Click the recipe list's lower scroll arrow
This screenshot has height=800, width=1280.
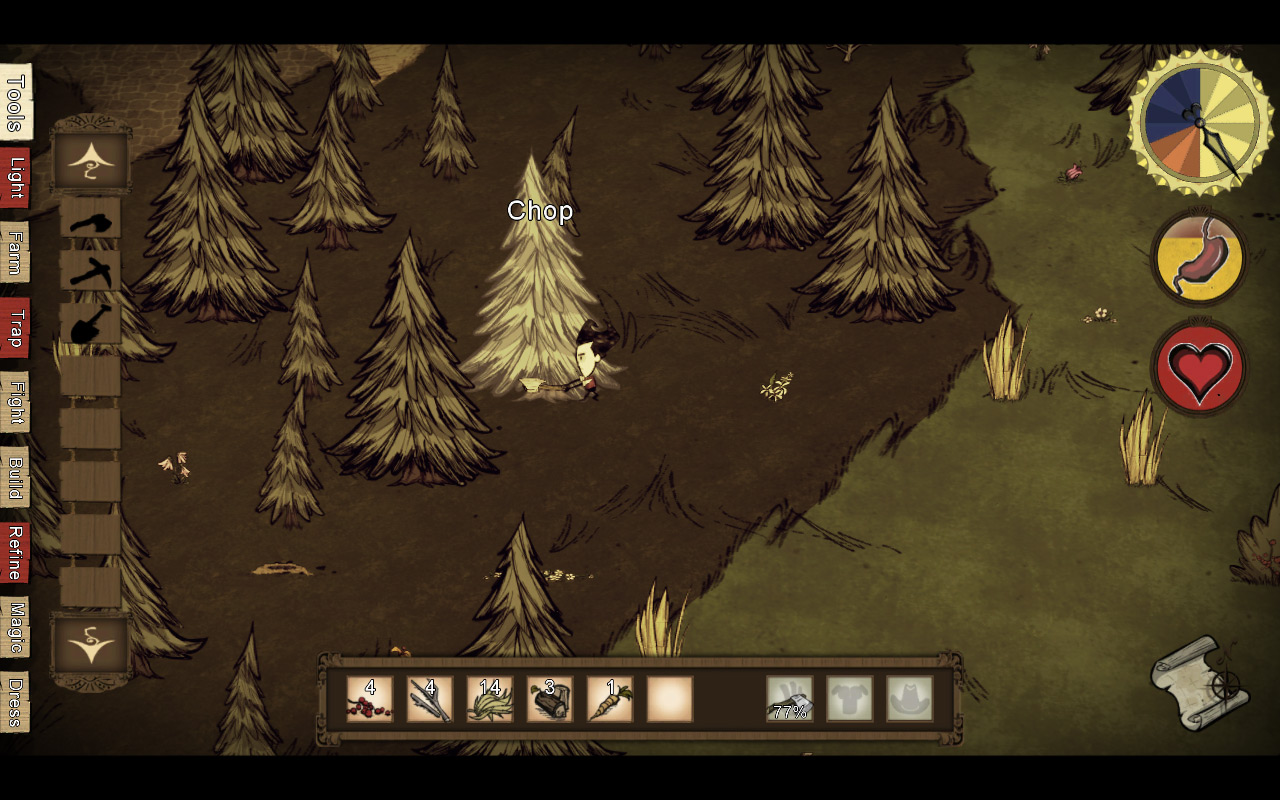coord(91,645)
